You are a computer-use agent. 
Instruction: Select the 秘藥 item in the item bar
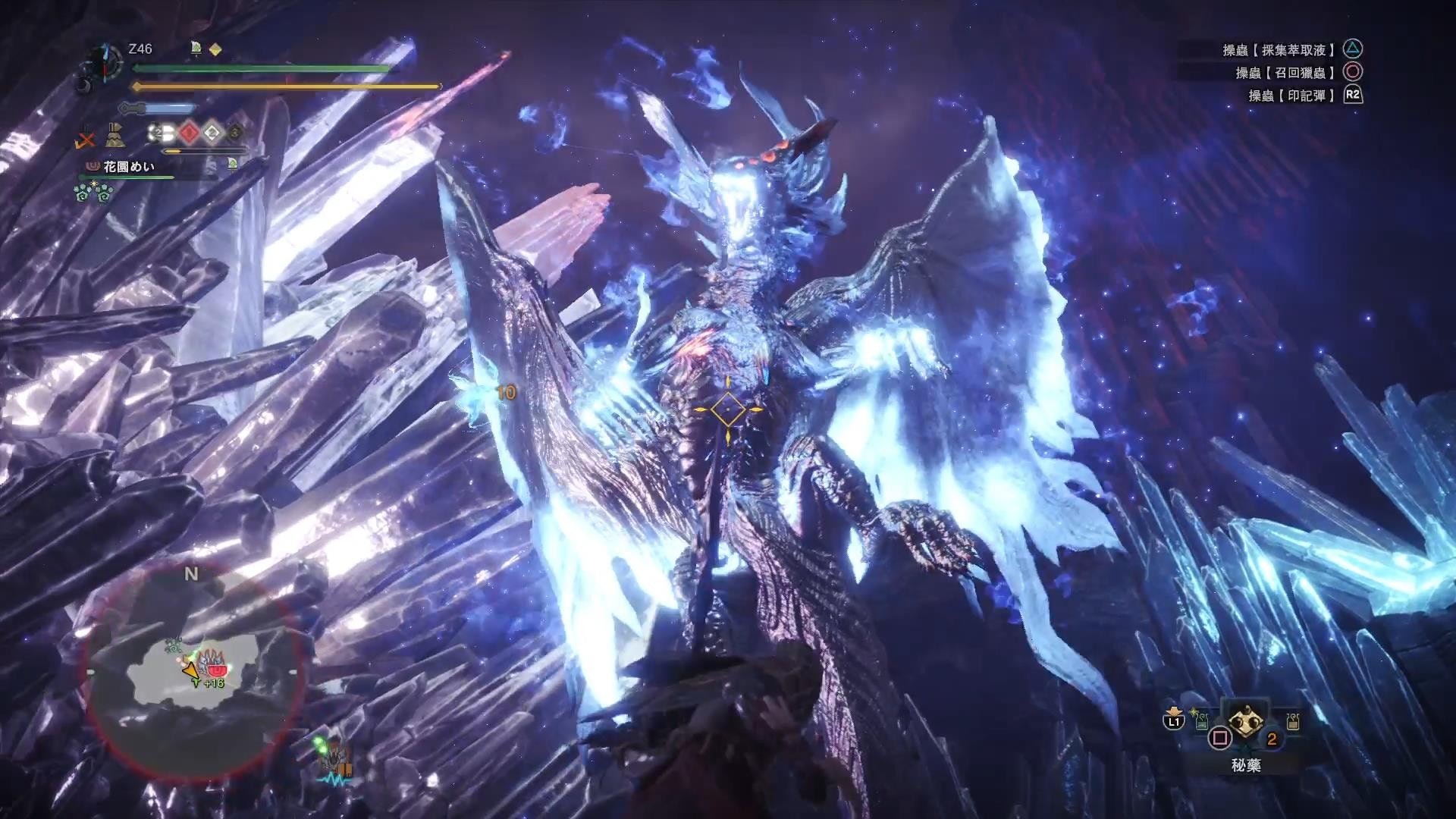point(1244,723)
